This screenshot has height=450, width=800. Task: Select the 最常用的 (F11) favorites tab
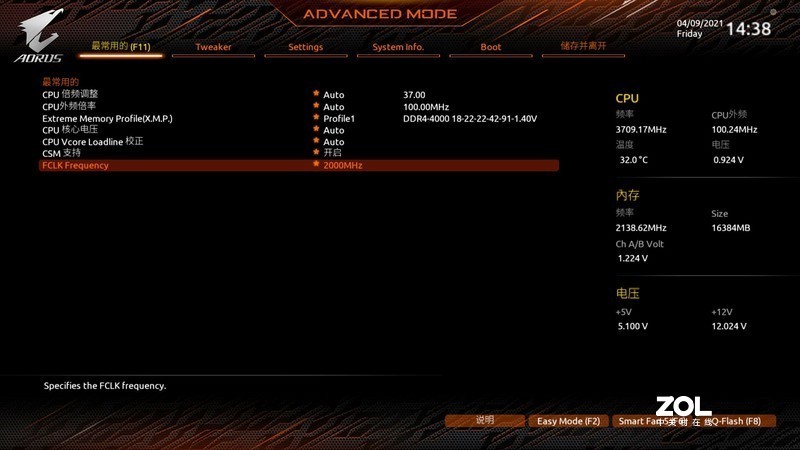pos(120,46)
